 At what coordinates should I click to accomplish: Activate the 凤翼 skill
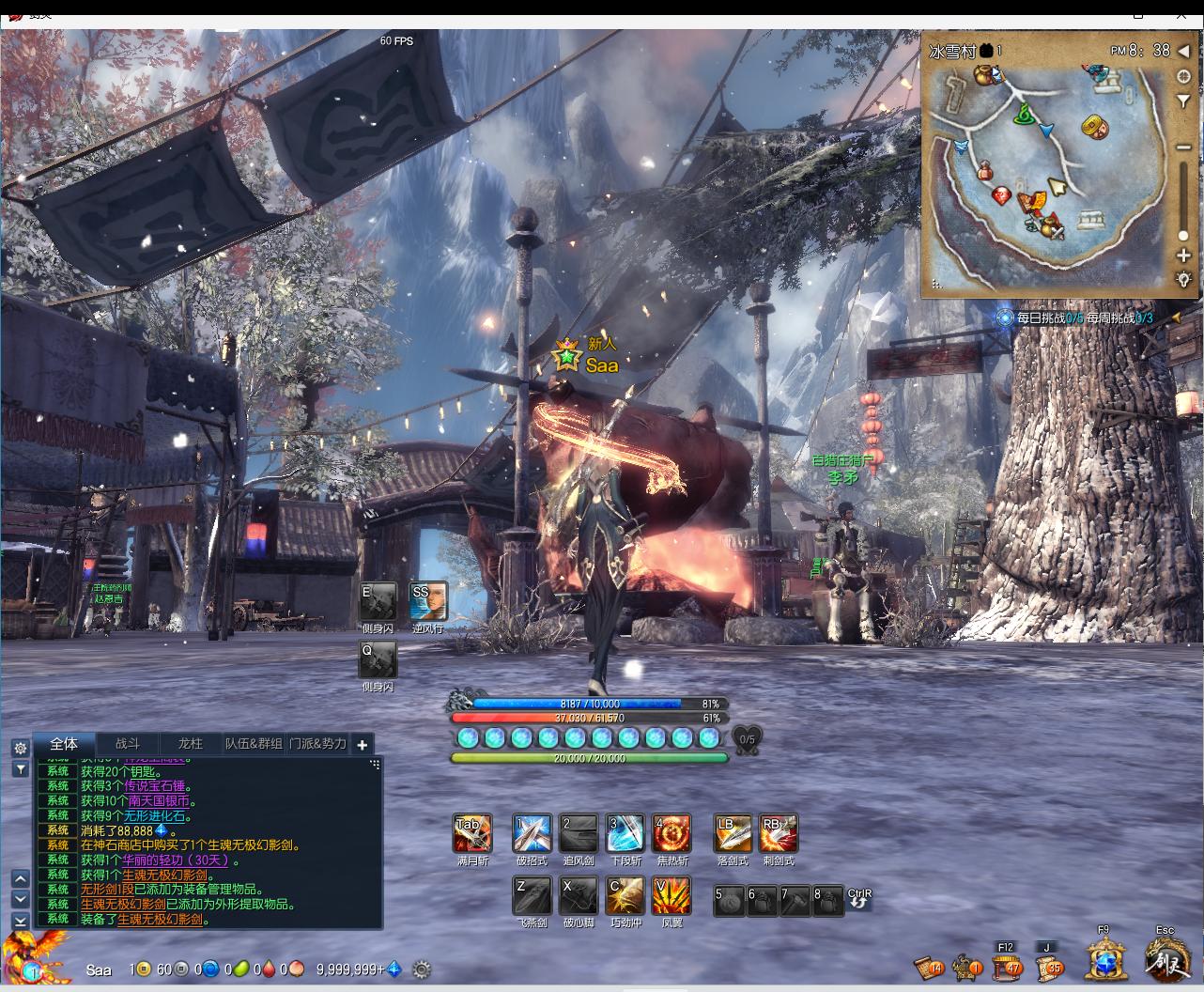click(671, 896)
